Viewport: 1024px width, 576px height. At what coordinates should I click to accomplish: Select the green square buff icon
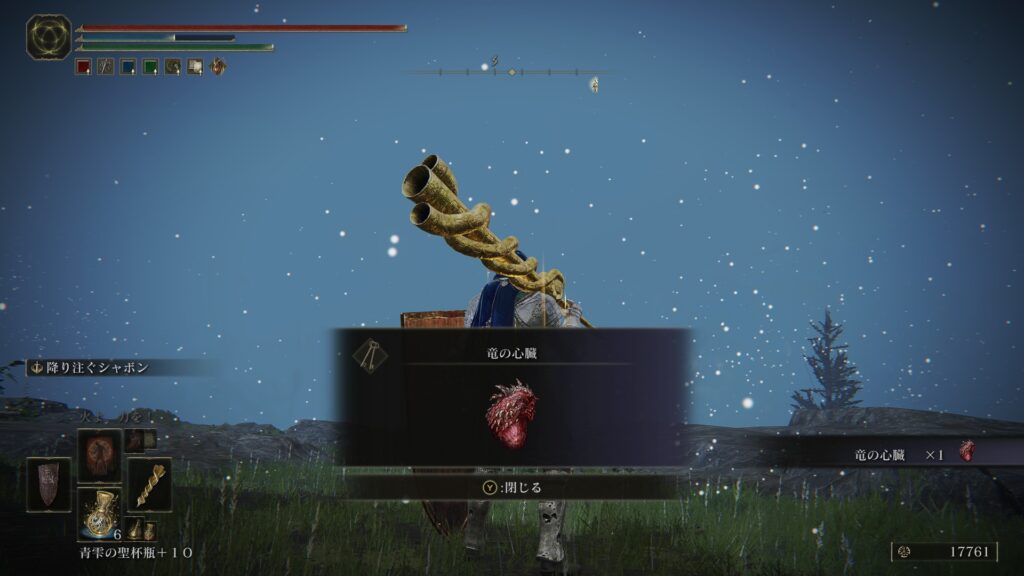150,67
